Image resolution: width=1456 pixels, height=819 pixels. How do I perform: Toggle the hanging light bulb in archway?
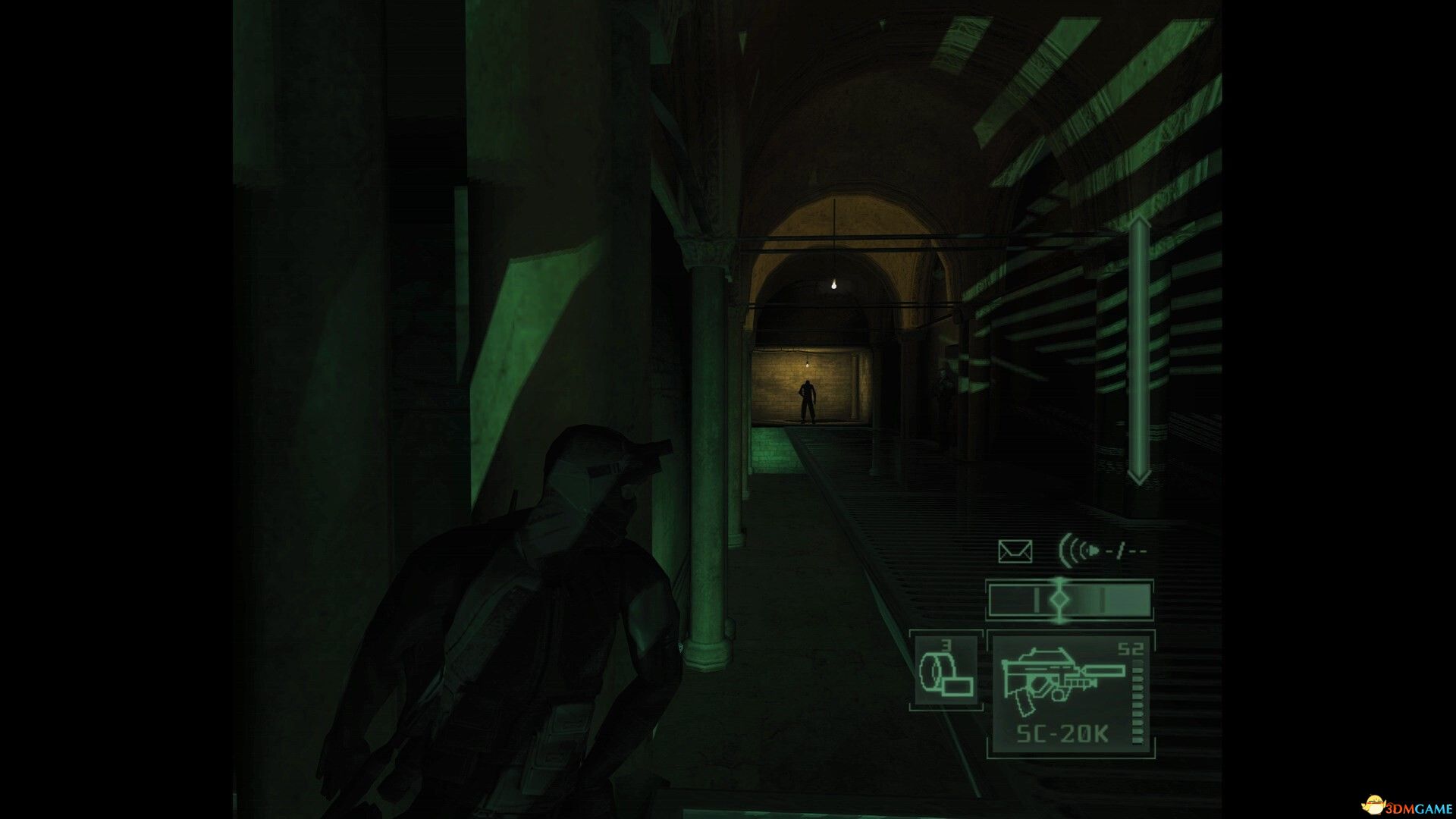coord(834,283)
